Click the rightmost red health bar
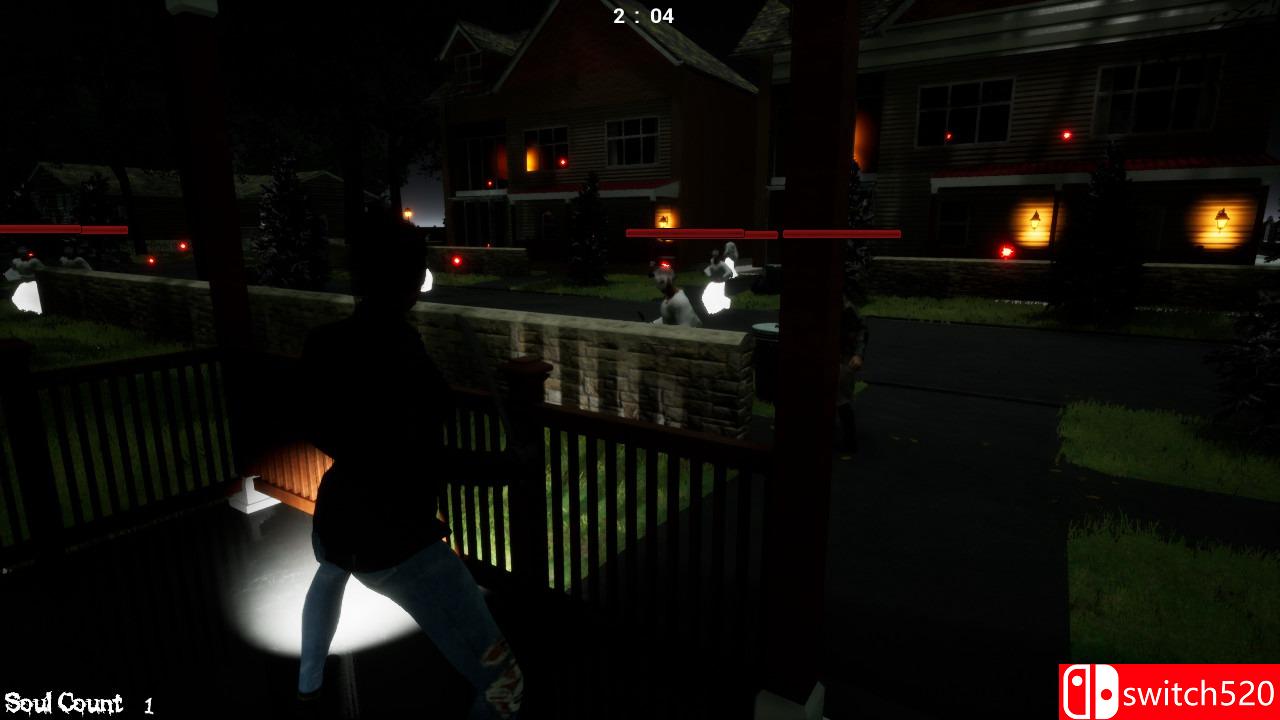1280x720 pixels. point(840,232)
